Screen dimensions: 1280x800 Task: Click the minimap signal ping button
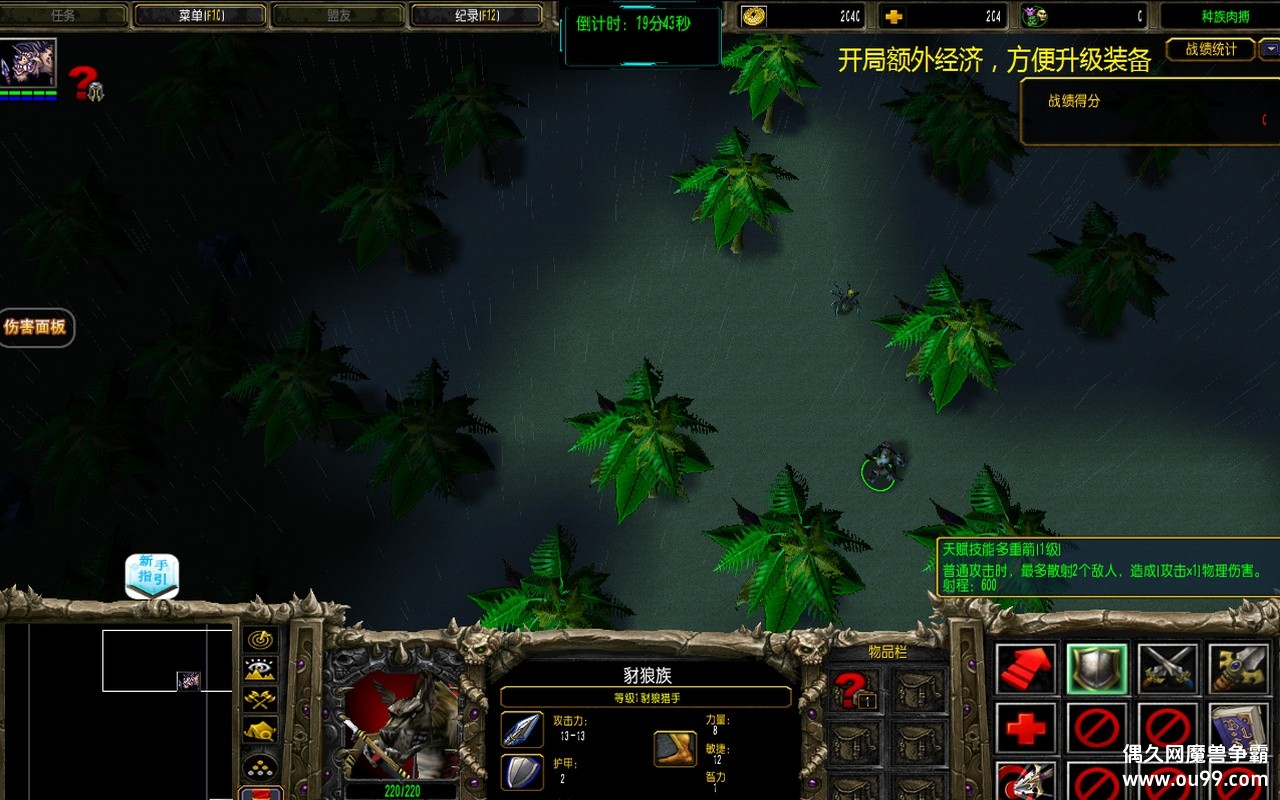[x=260, y=640]
